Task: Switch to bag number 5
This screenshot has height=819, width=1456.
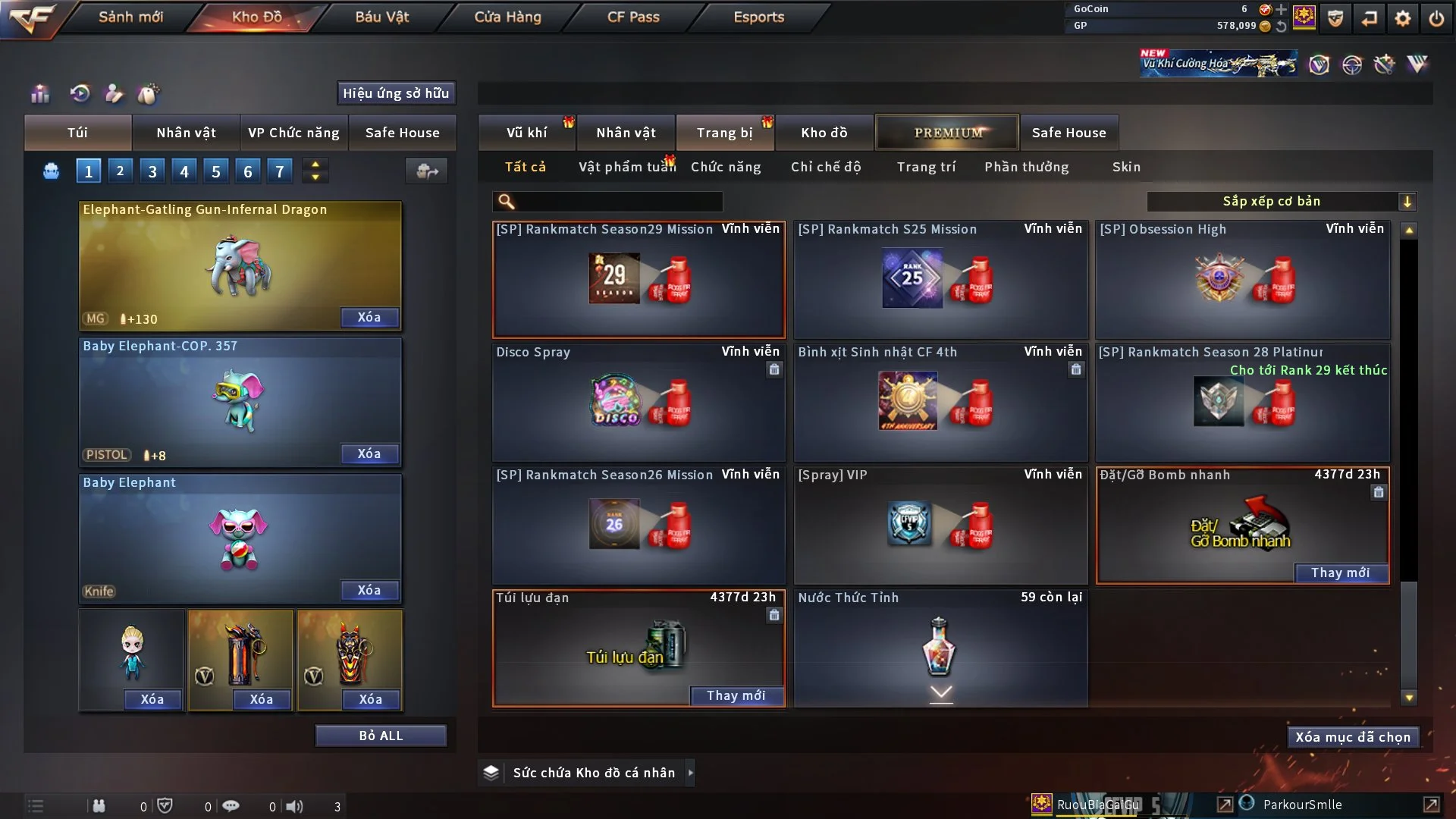Action: click(216, 171)
